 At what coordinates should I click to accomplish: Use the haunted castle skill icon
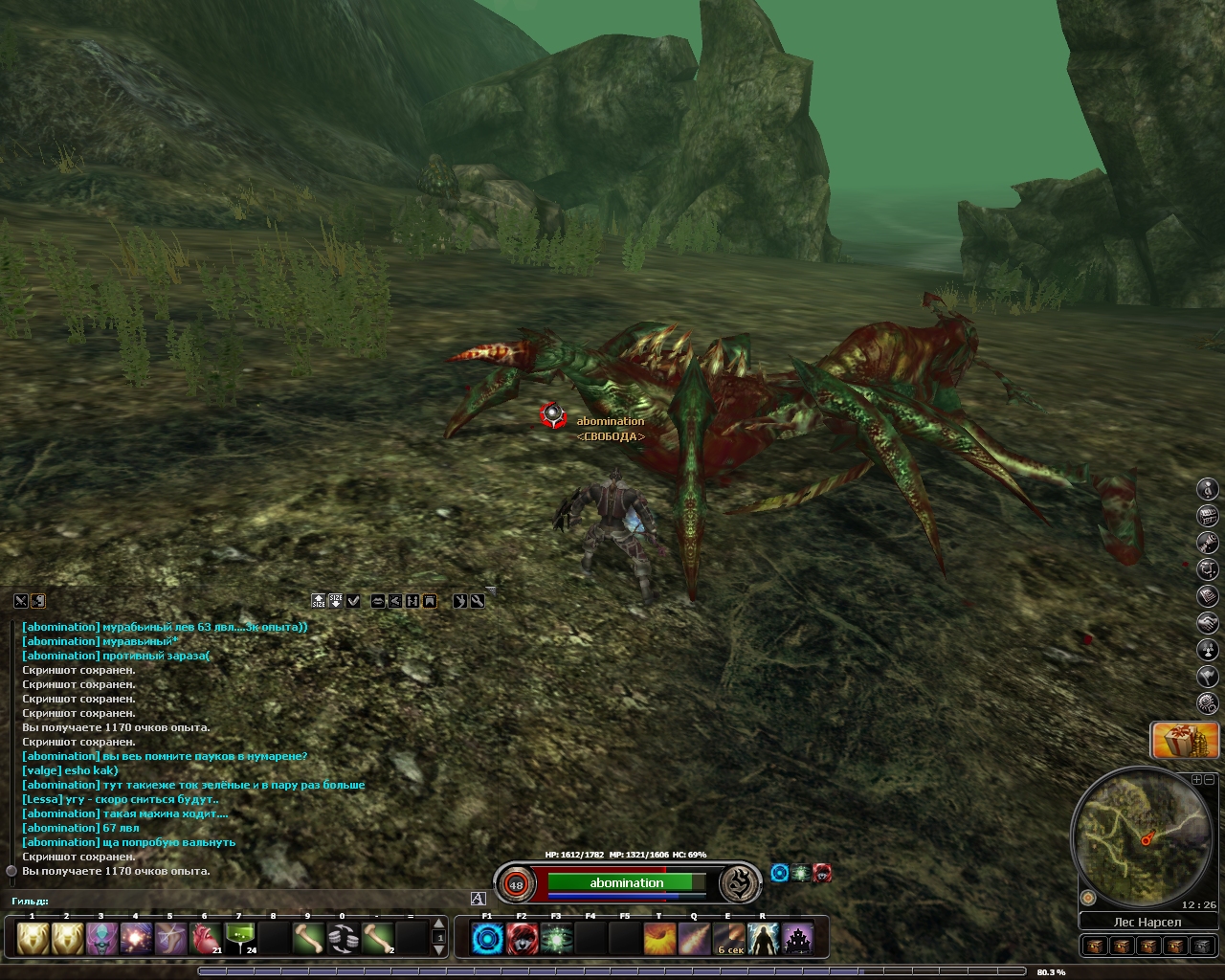click(797, 938)
